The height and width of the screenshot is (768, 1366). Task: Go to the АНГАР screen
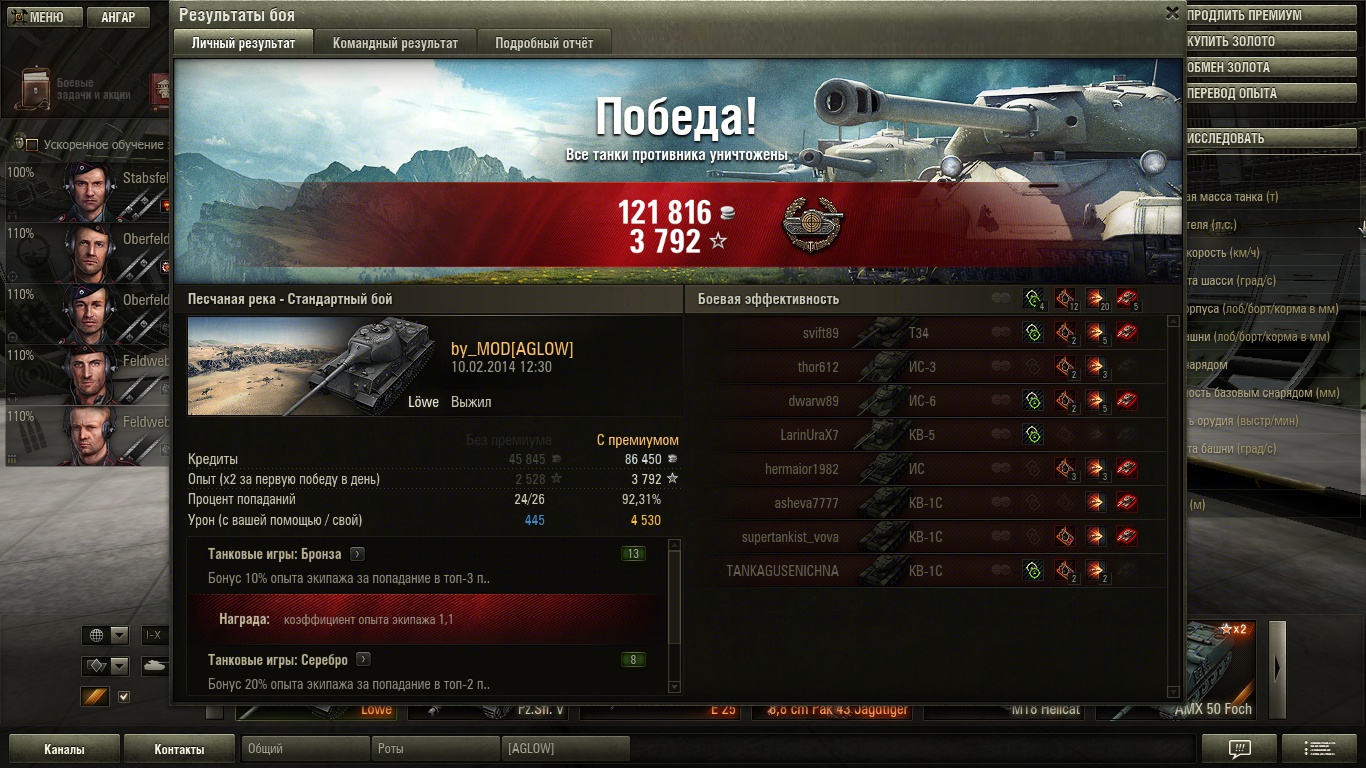118,17
